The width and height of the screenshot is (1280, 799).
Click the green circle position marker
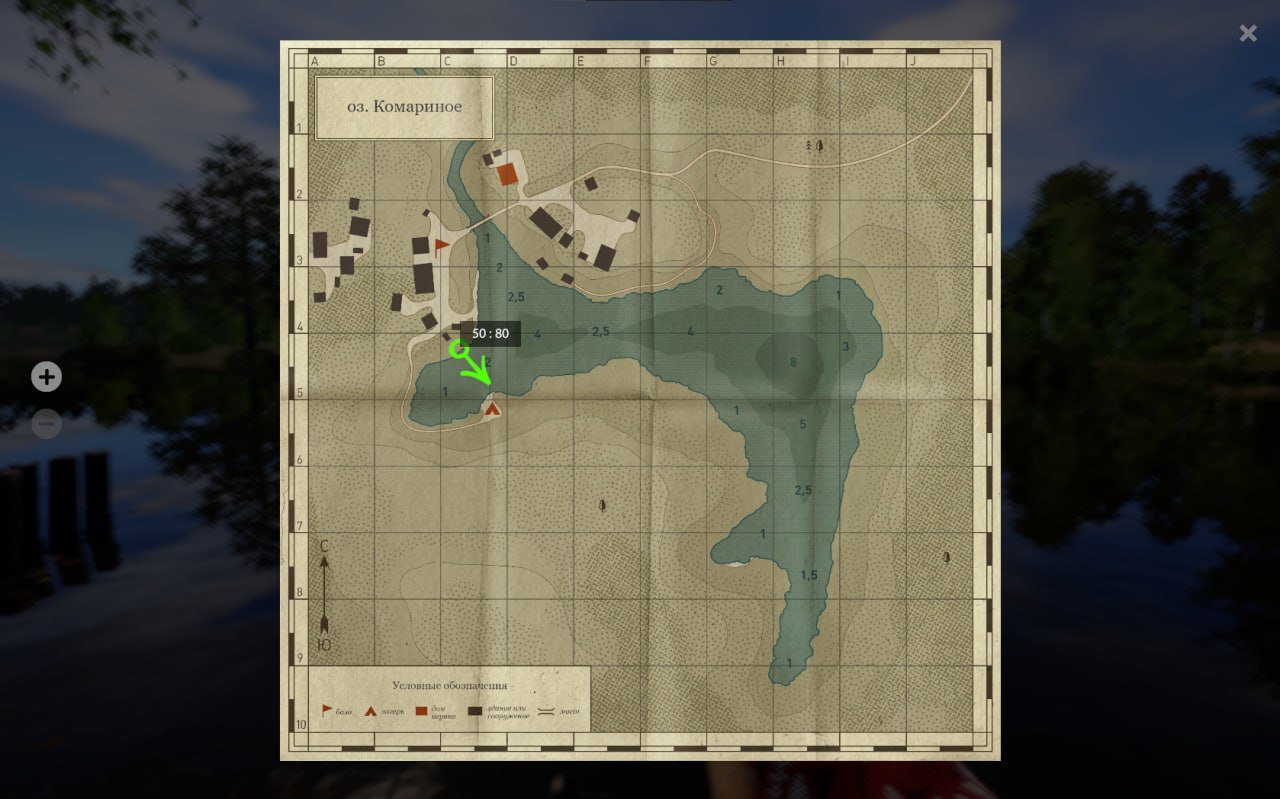(459, 349)
